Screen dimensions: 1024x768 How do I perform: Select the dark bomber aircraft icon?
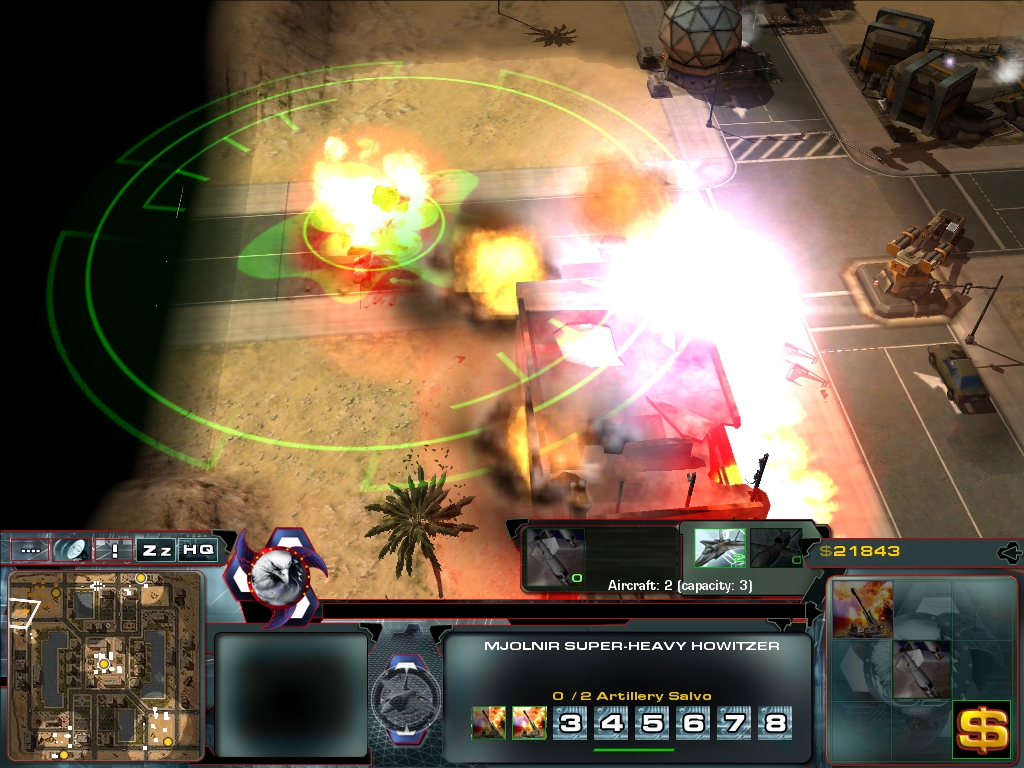point(775,548)
